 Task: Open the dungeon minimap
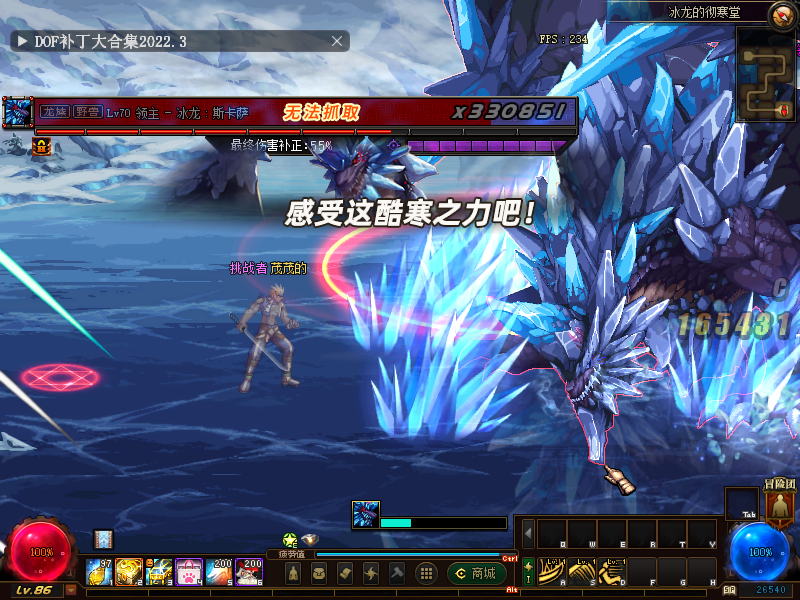point(765,74)
